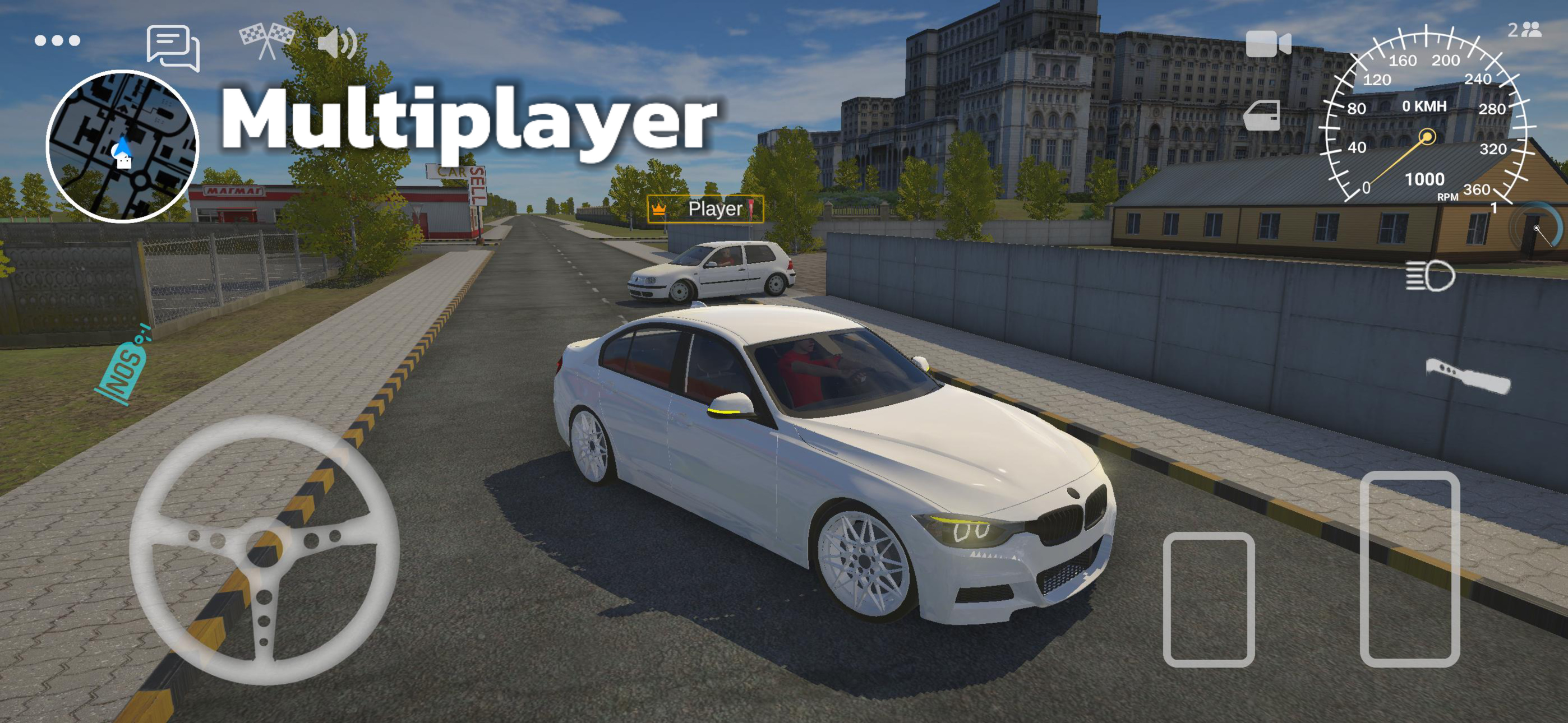Mute game sound with the speaker icon

pos(339,44)
